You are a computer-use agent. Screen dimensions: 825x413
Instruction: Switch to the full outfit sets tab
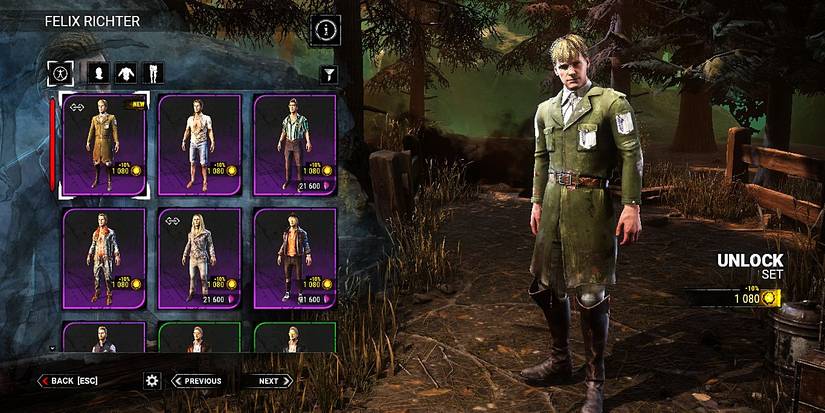[x=60, y=72]
